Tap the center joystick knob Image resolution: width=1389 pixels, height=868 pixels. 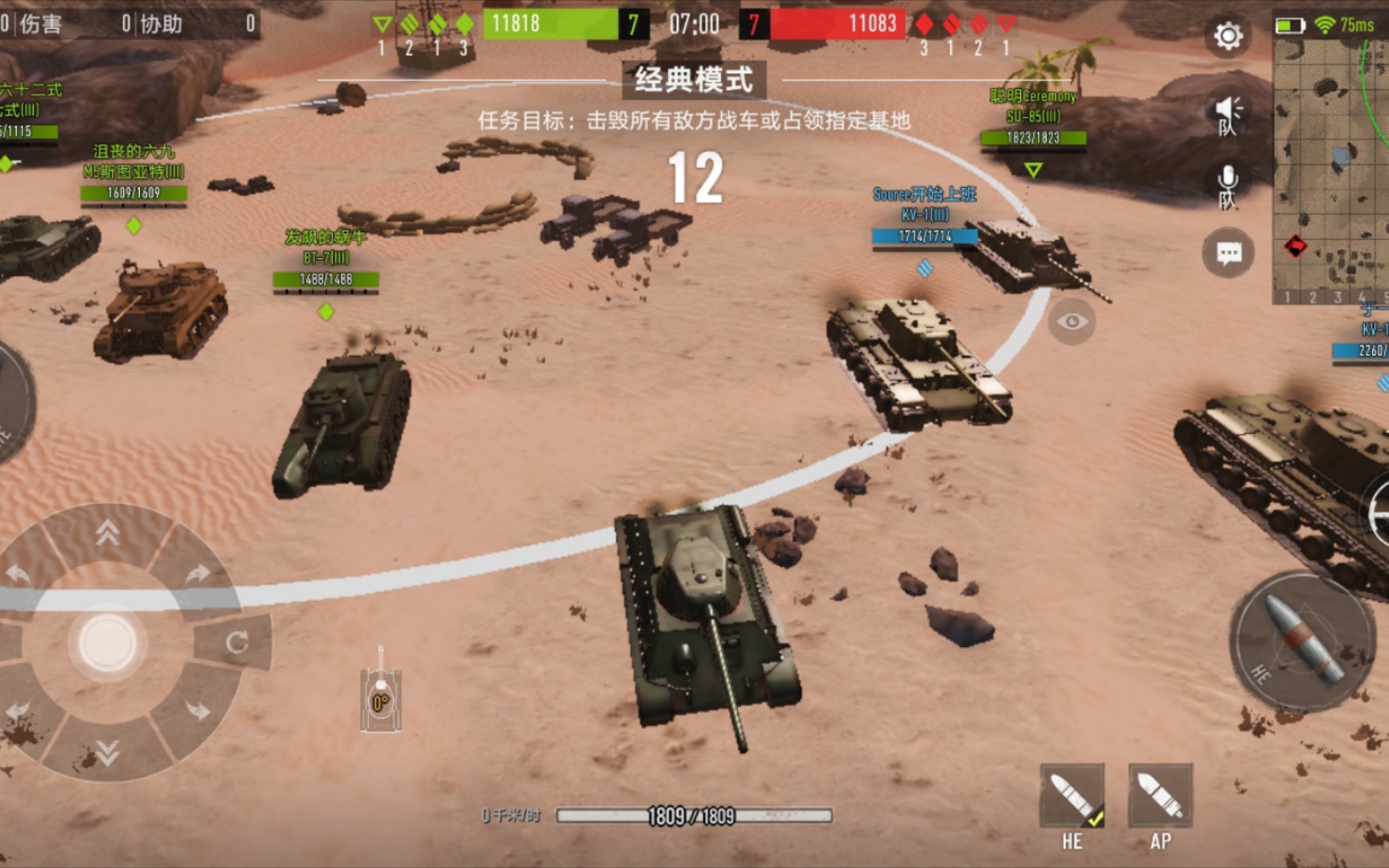(107, 643)
